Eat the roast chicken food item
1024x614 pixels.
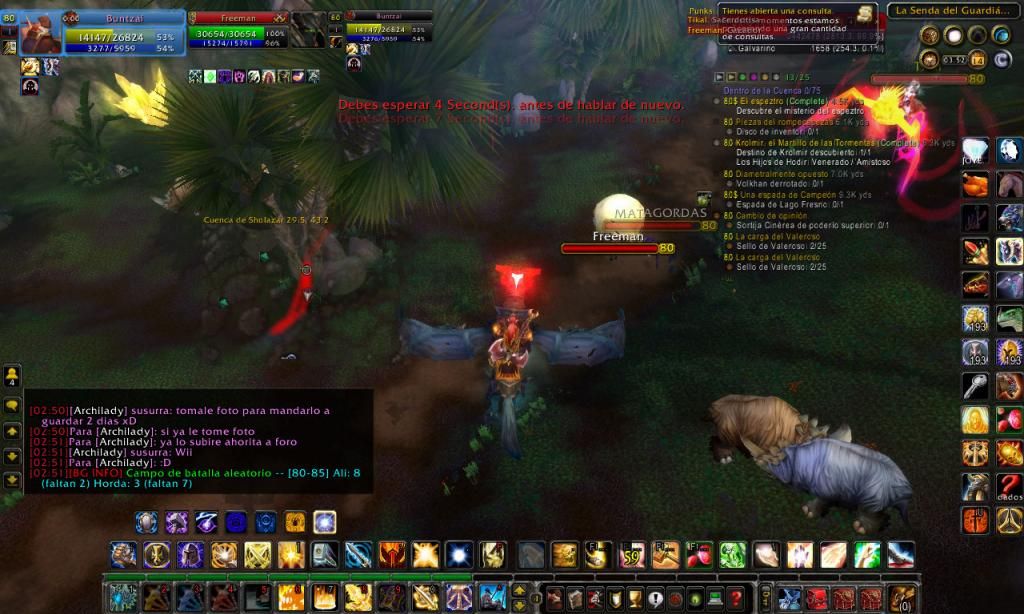click(975, 185)
